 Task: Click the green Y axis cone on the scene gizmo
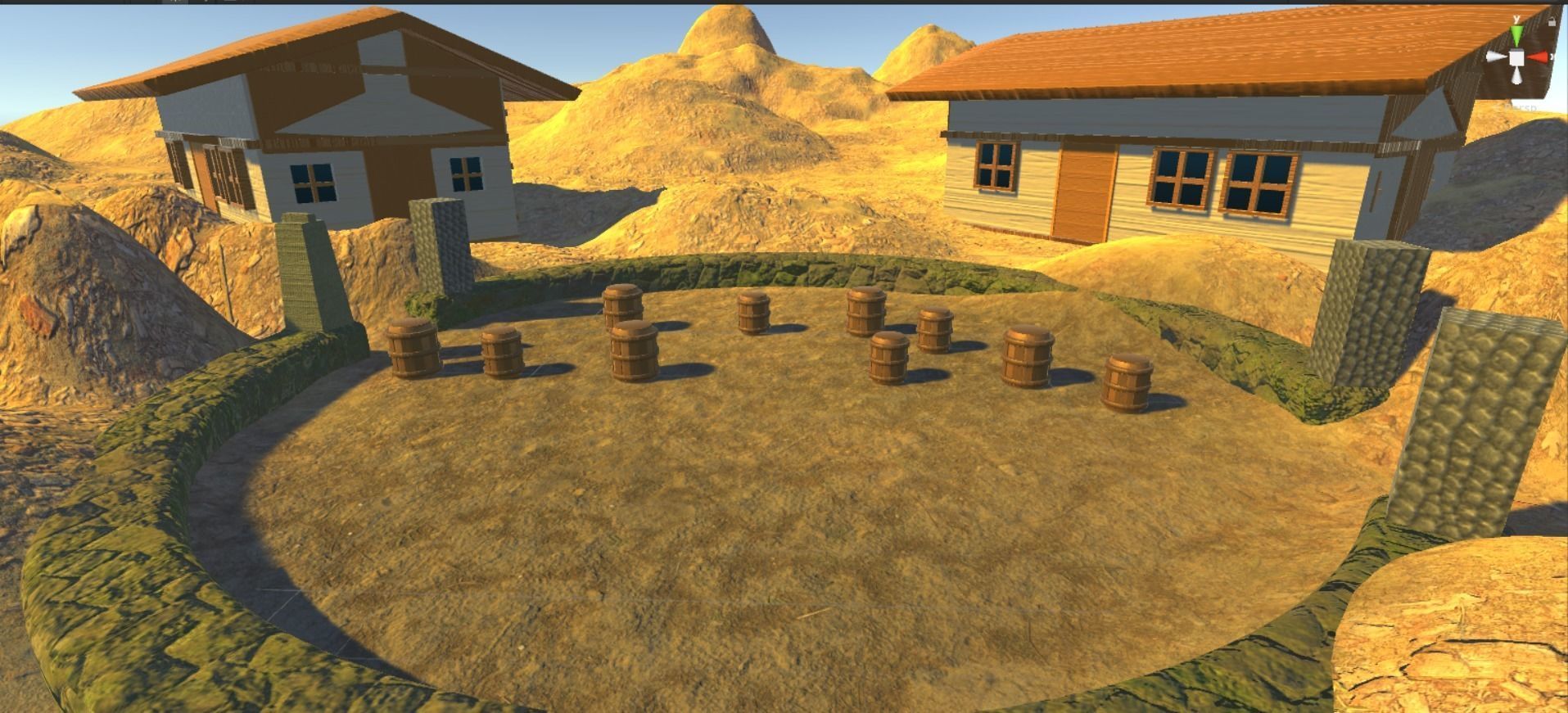click(1516, 34)
